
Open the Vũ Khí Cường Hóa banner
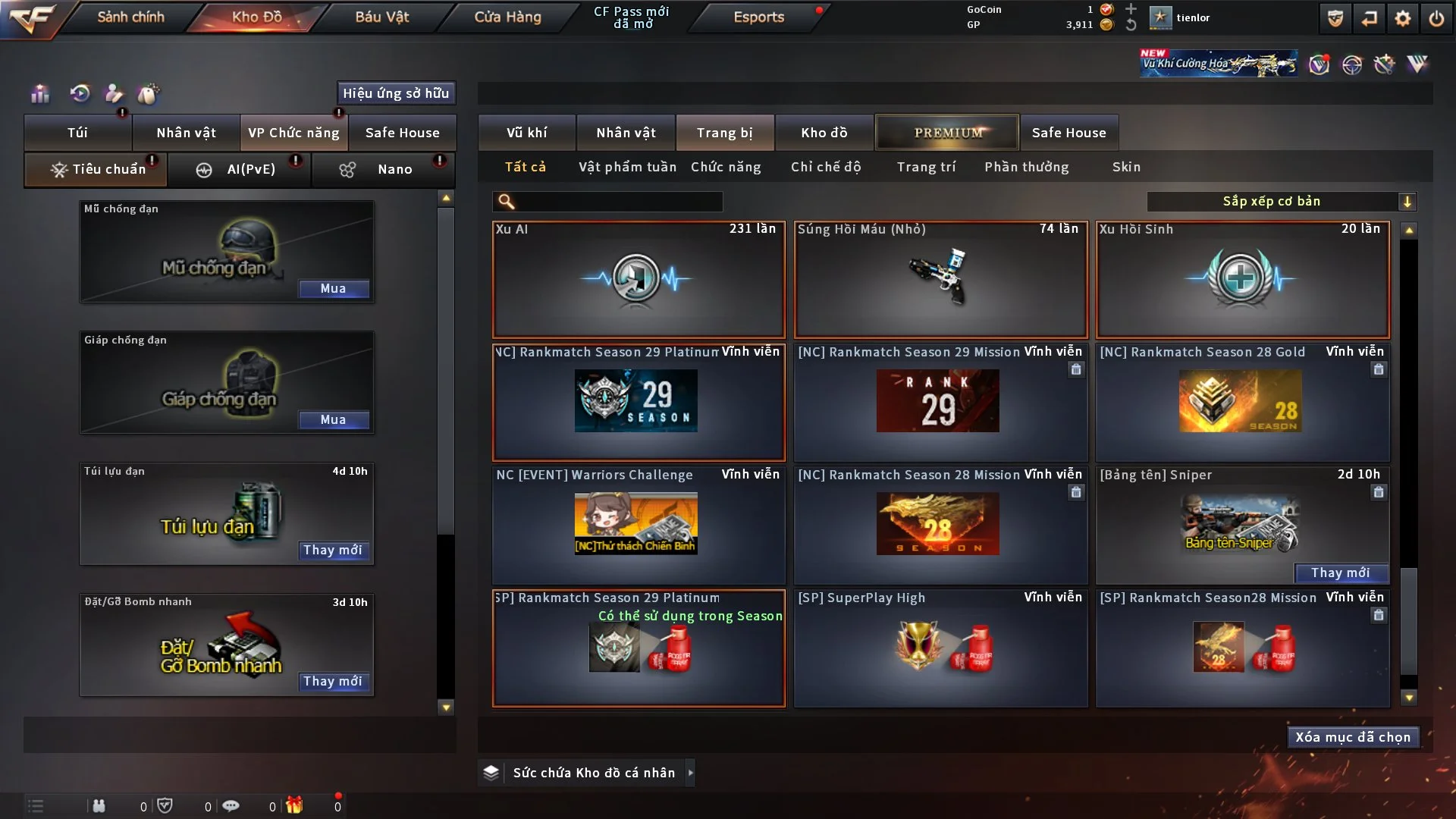(x=1217, y=63)
